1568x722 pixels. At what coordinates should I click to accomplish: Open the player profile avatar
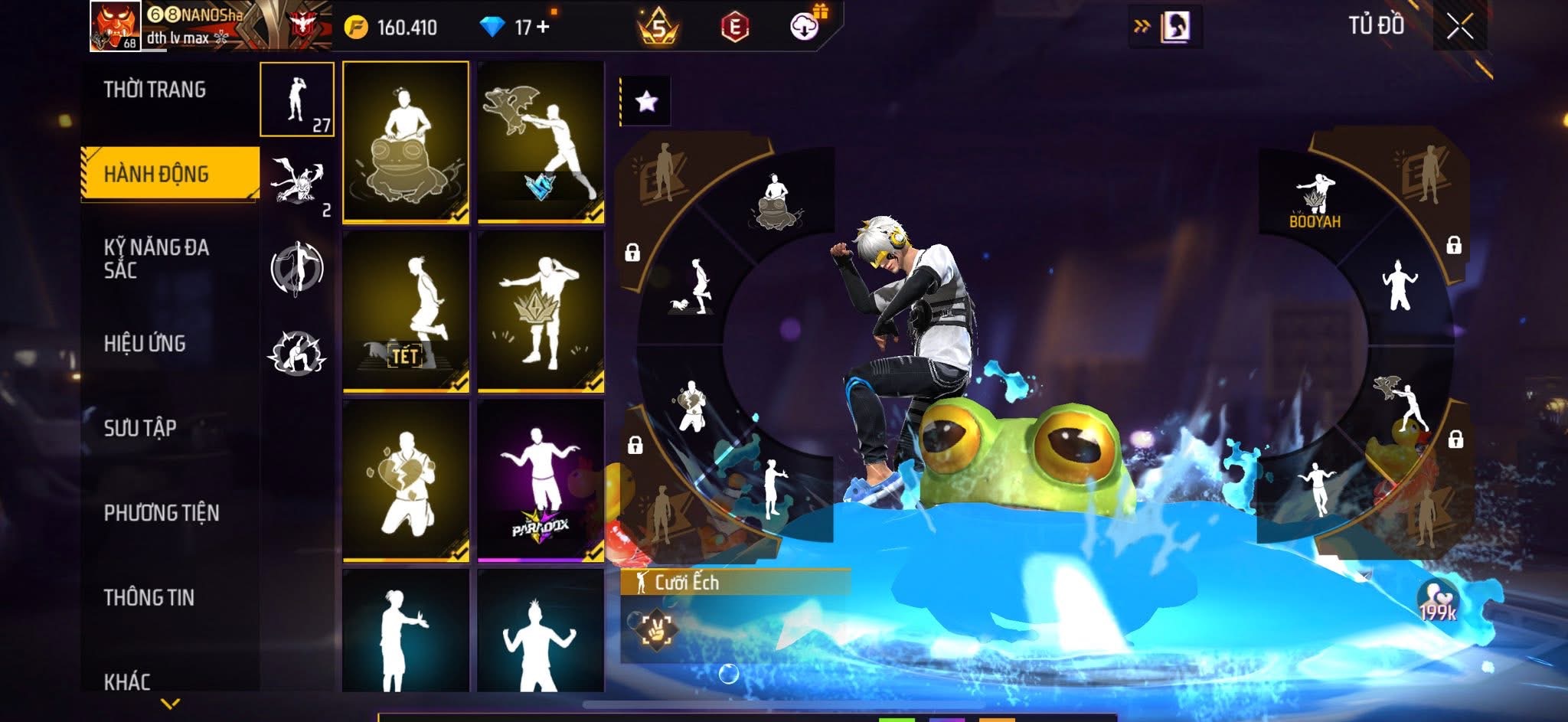tap(115, 26)
